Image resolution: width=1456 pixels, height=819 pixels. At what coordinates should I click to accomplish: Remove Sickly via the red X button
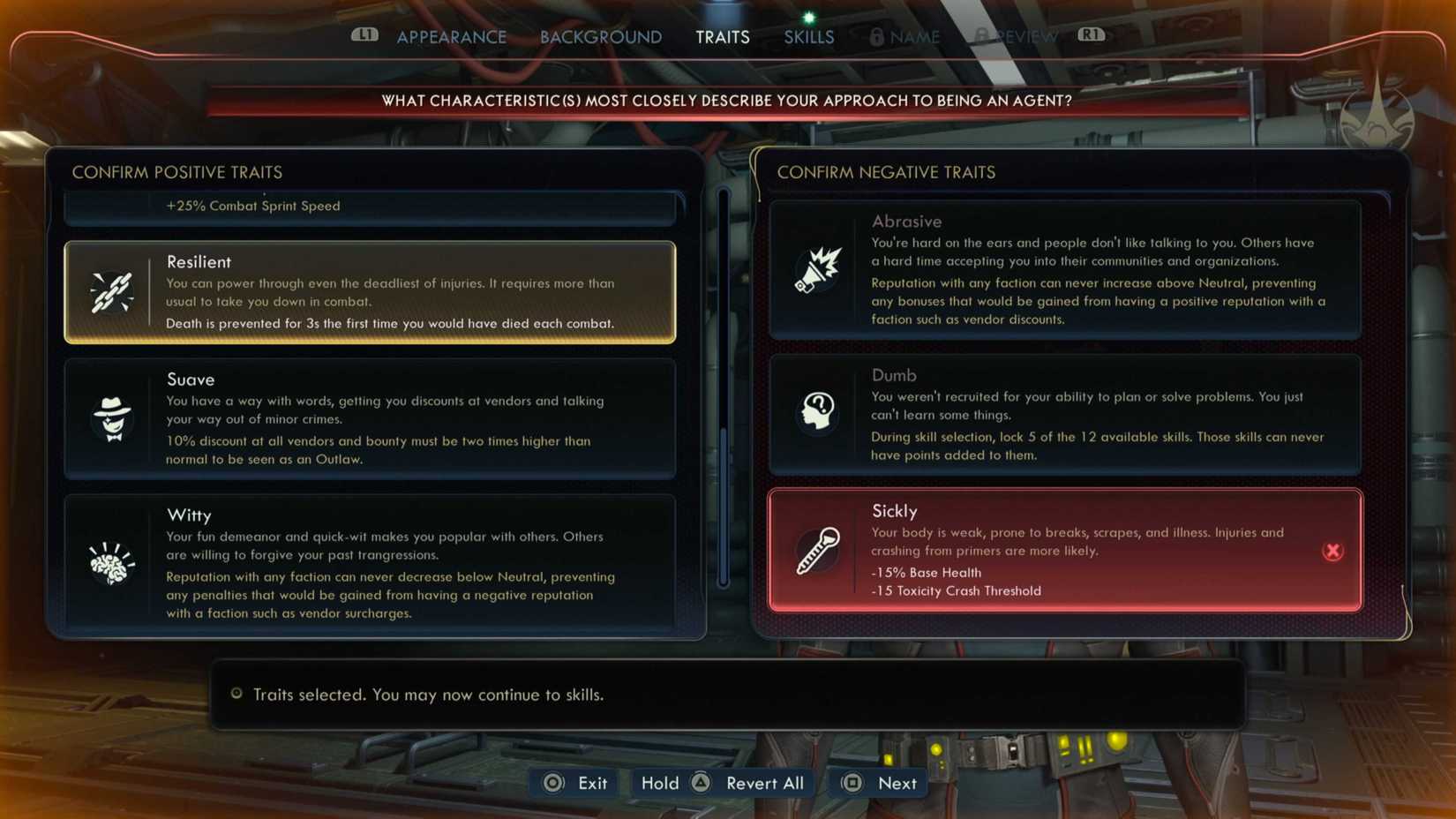(x=1332, y=551)
